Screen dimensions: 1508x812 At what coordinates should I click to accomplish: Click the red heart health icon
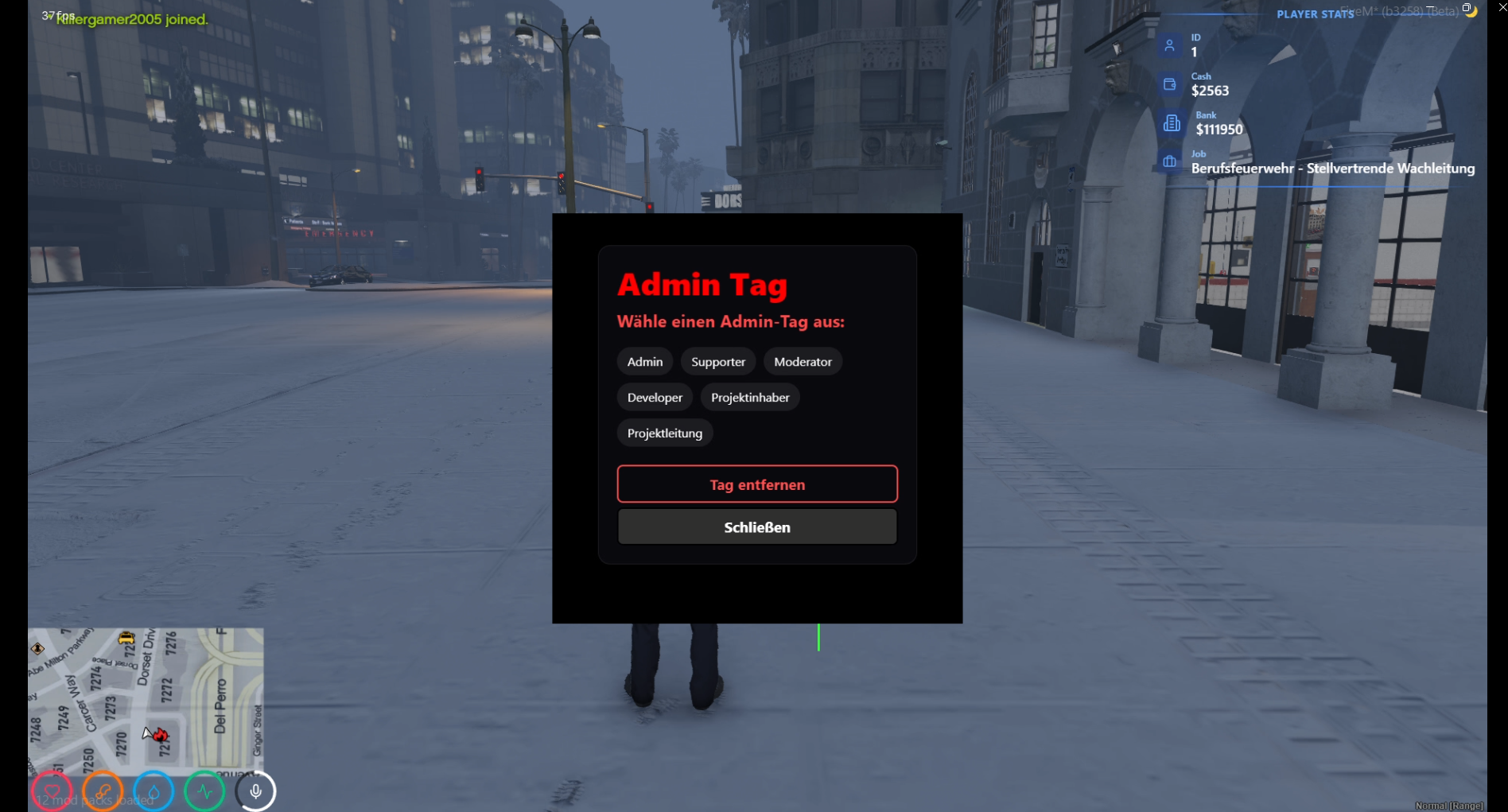[50, 791]
